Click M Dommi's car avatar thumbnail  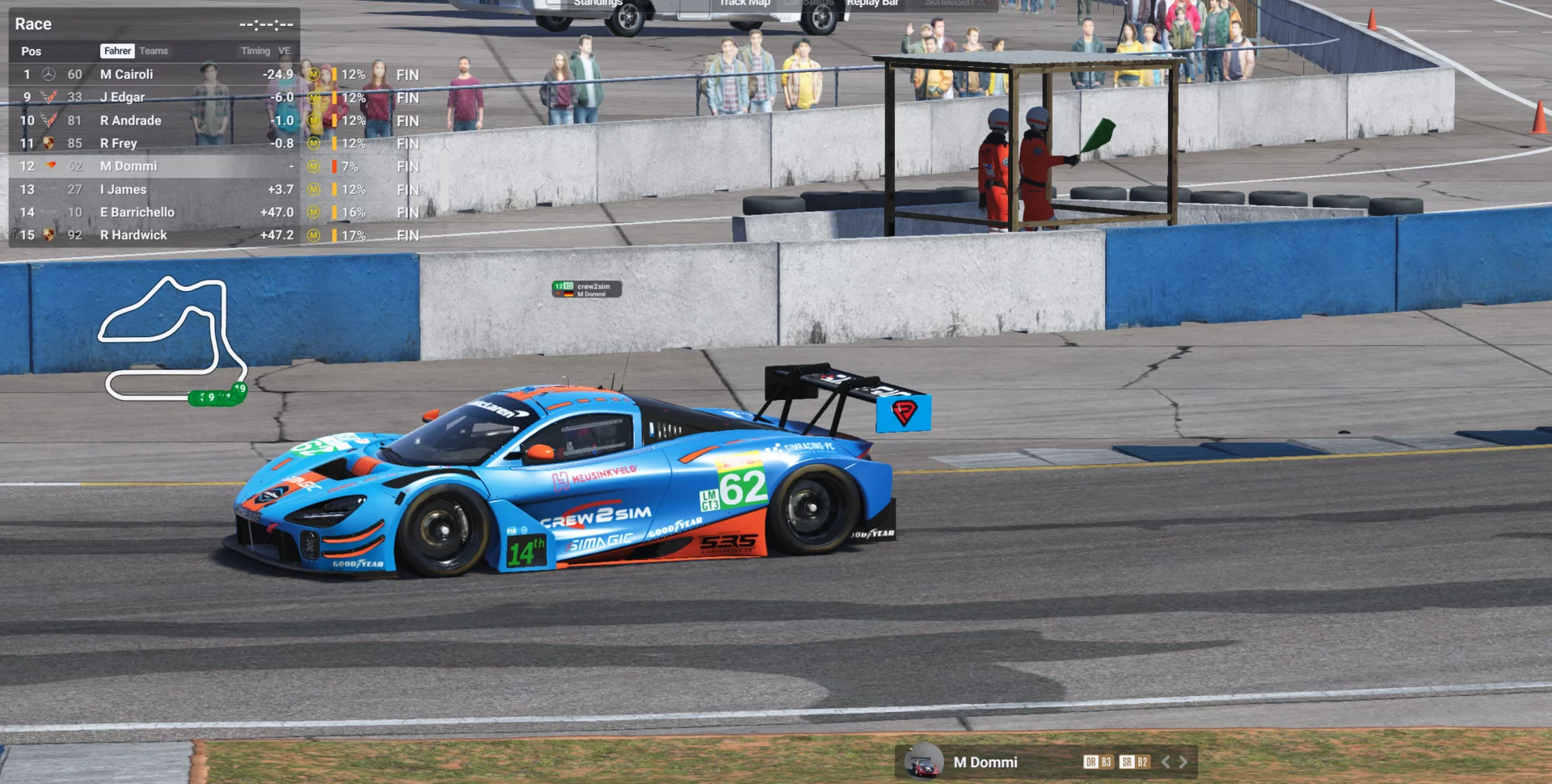(923, 763)
